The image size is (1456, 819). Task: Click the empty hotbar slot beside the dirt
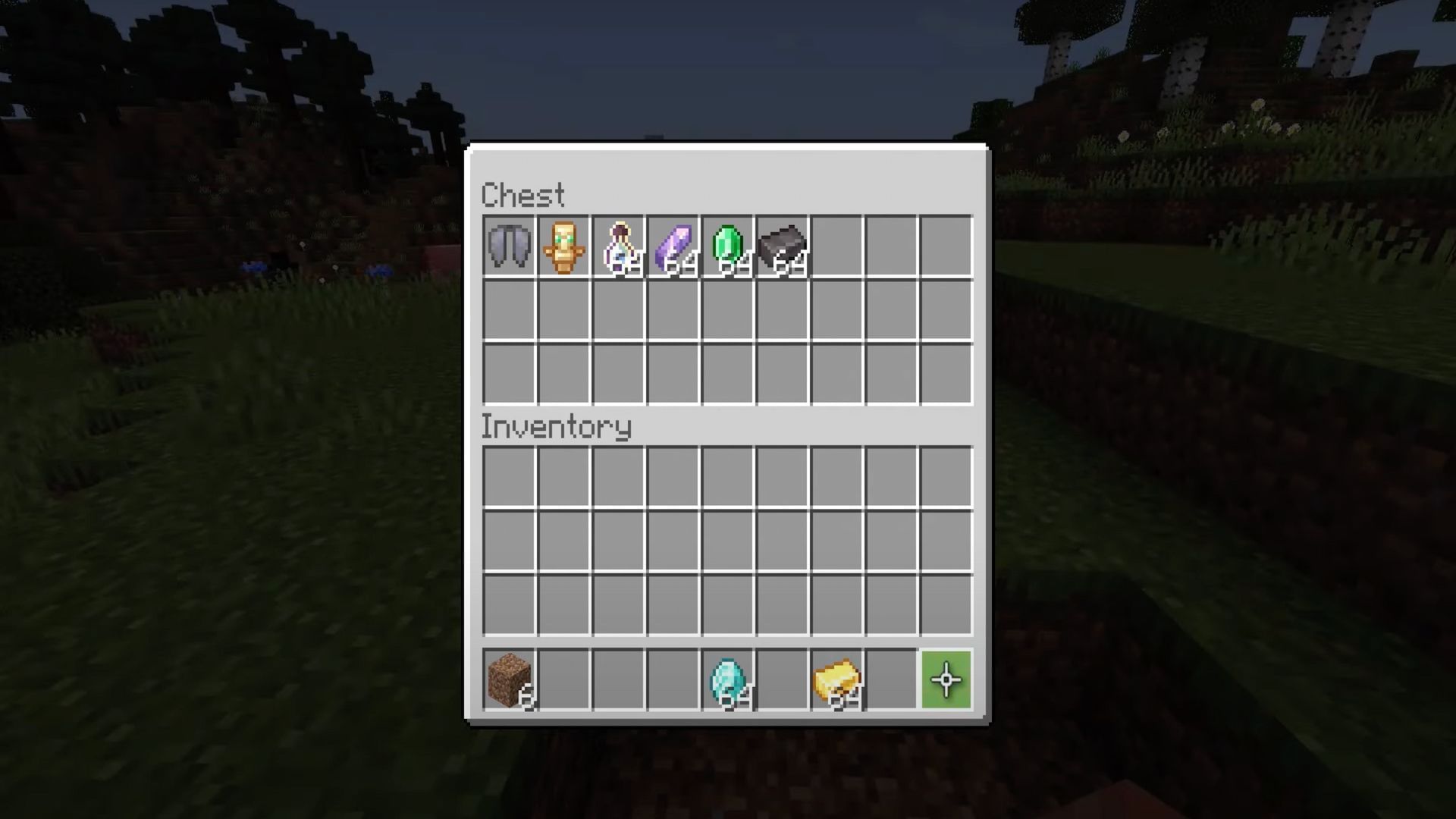(563, 680)
